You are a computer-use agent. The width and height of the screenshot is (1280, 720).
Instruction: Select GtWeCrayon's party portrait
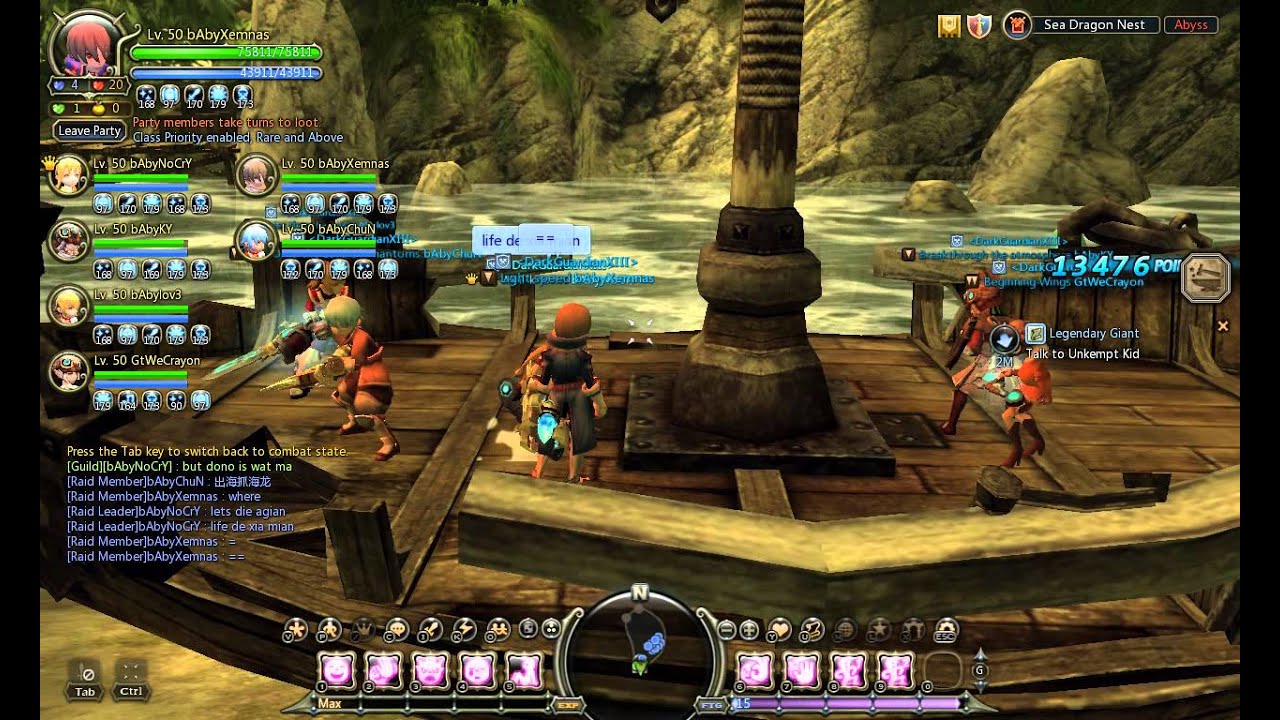coord(71,372)
